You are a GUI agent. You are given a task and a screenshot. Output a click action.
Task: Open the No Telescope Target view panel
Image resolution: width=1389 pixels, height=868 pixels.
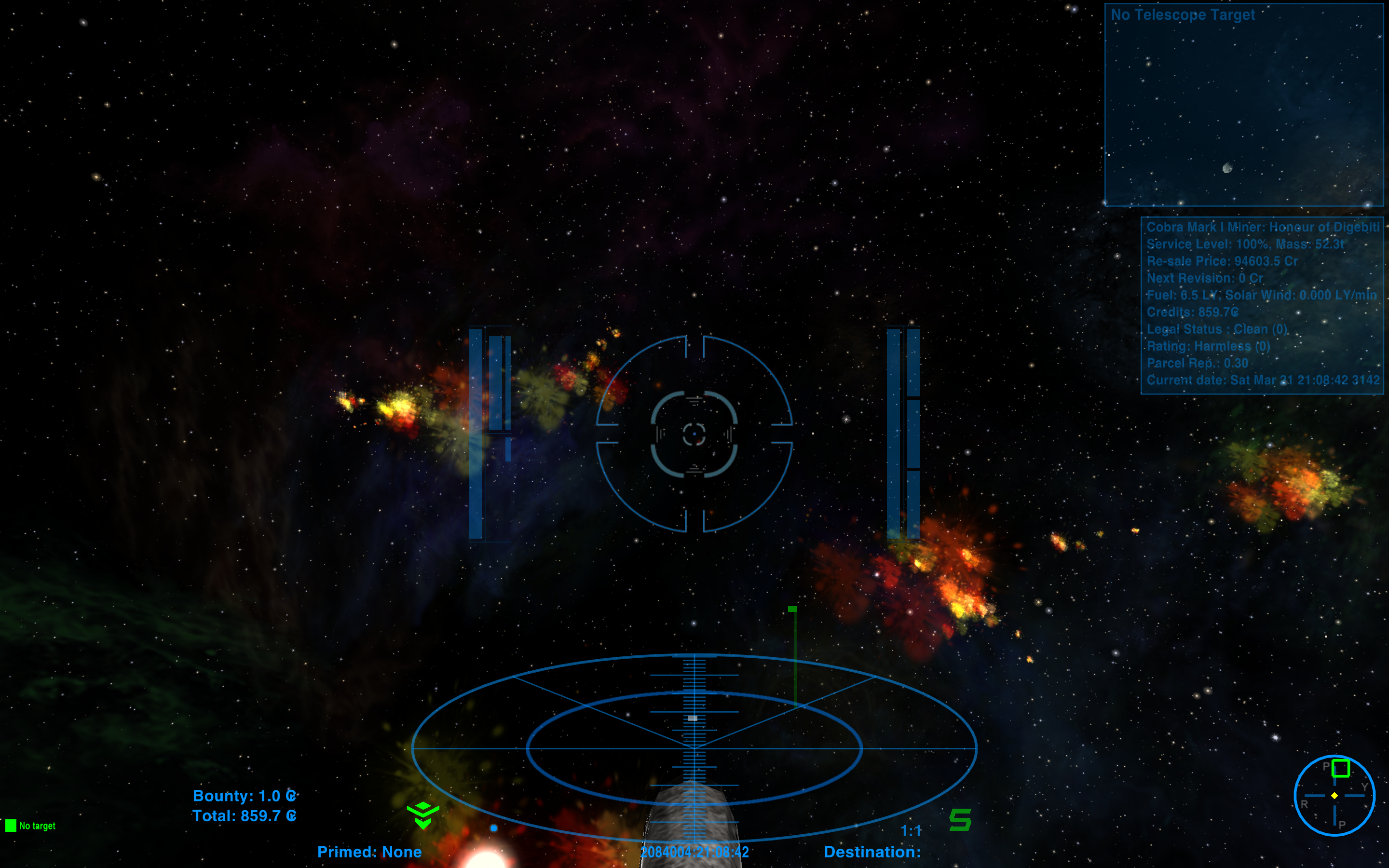click(x=1243, y=105)
